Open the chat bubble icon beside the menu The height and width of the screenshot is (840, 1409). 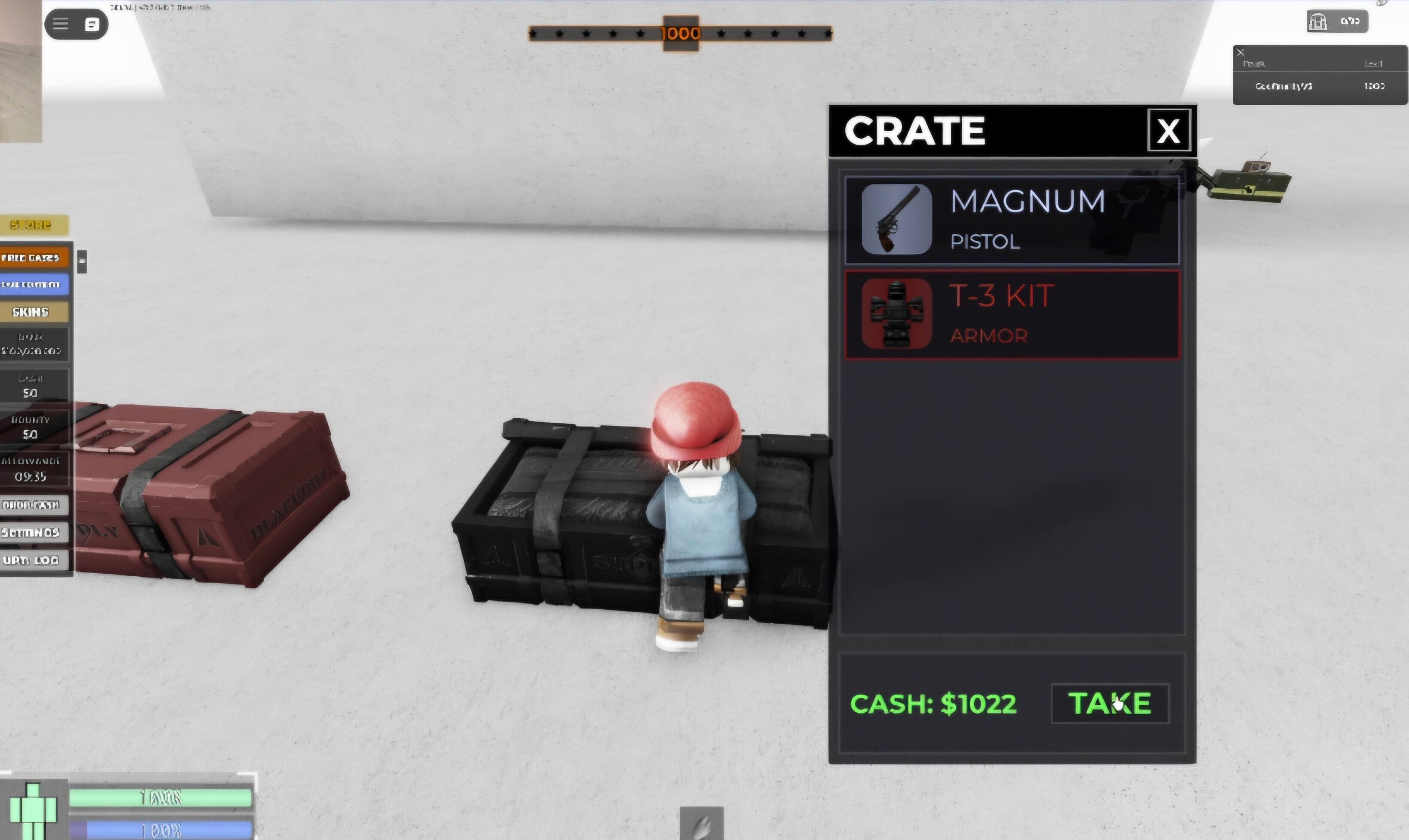click(x=92, y=24)
